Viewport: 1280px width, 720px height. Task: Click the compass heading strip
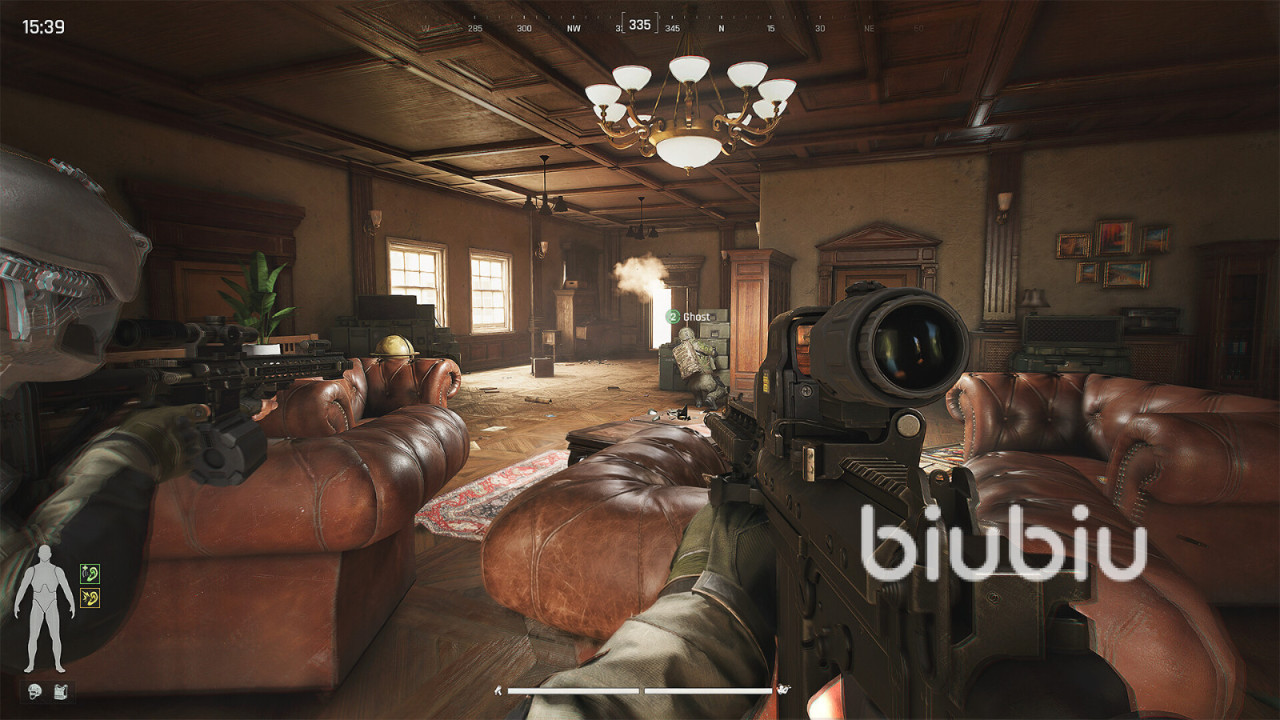click(x=640, y=26)
